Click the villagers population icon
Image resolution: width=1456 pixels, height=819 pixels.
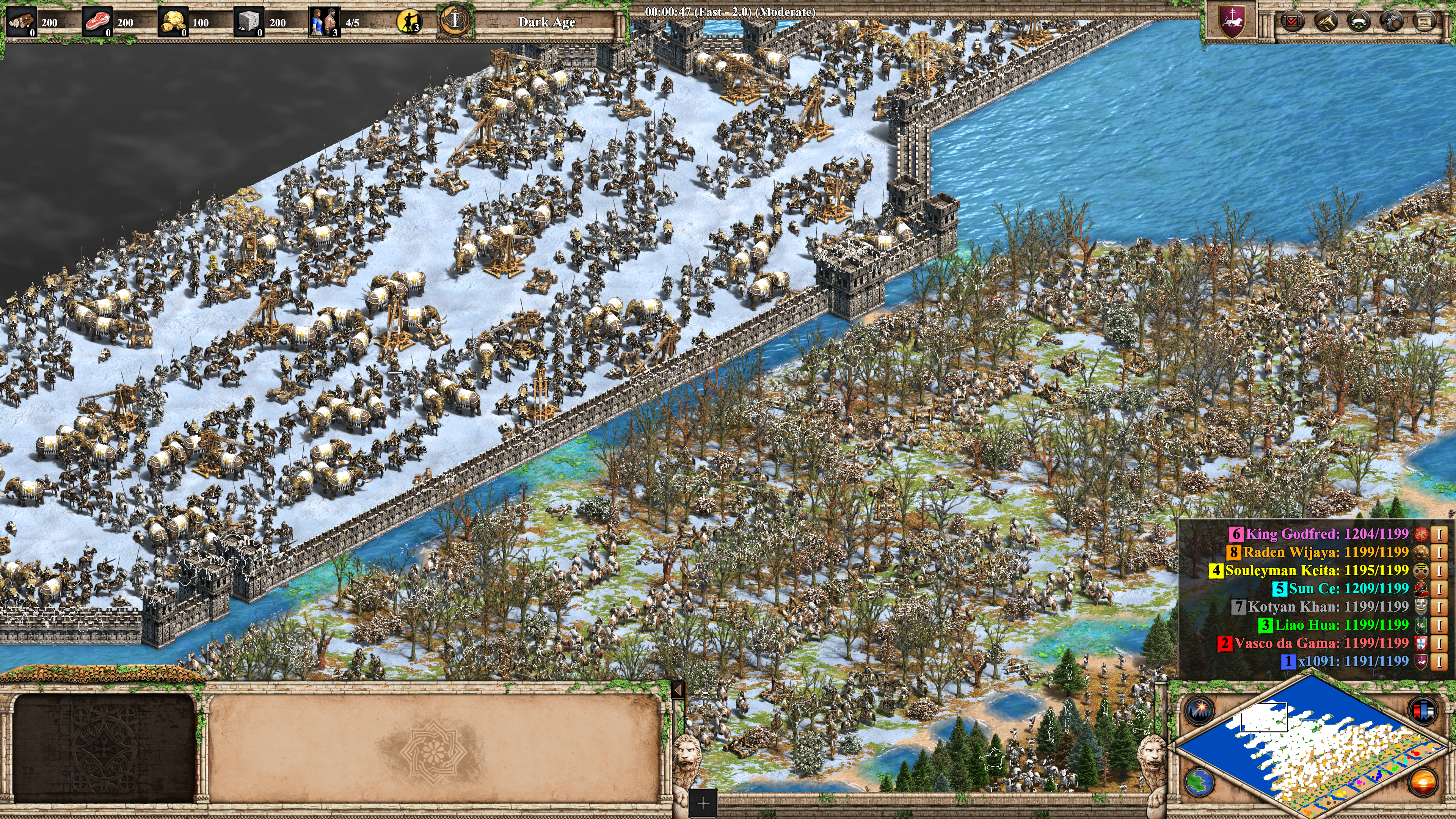click(x=324, y=22)
